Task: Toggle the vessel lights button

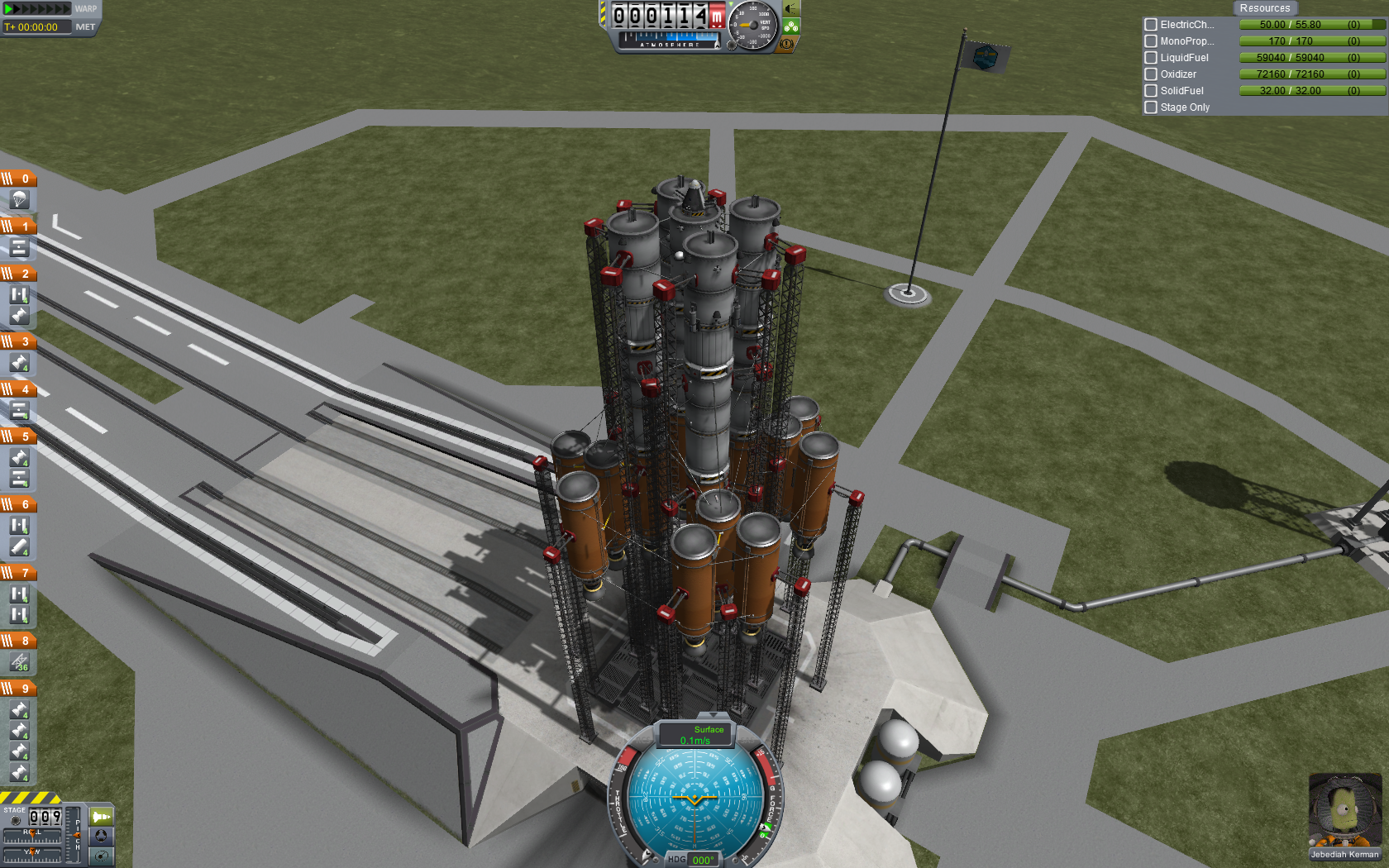Action: click(x=791, y=9)
